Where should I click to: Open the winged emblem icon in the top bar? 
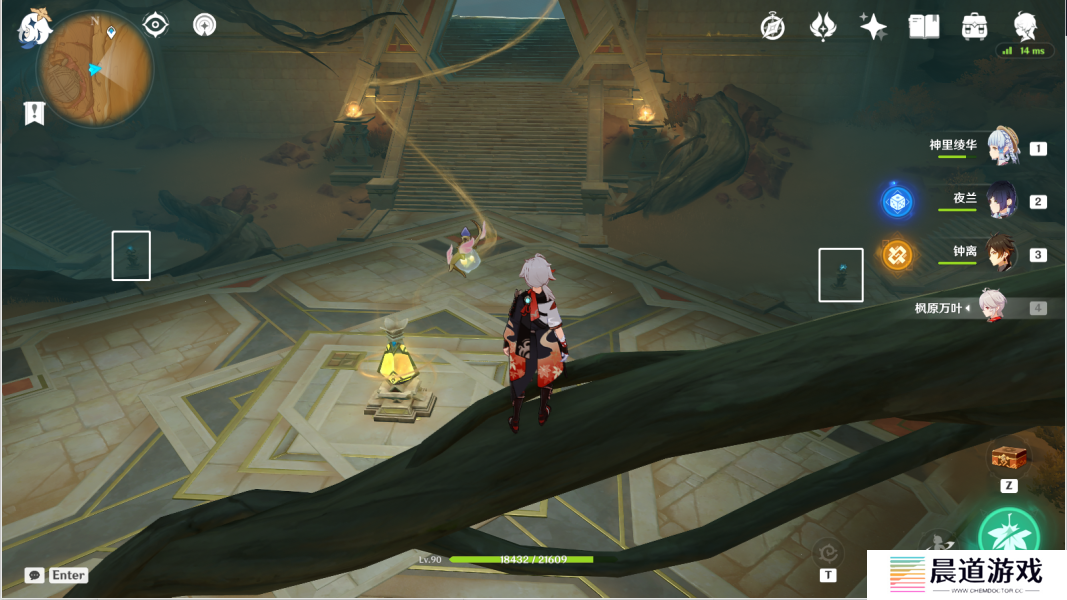tap(823, 27)
